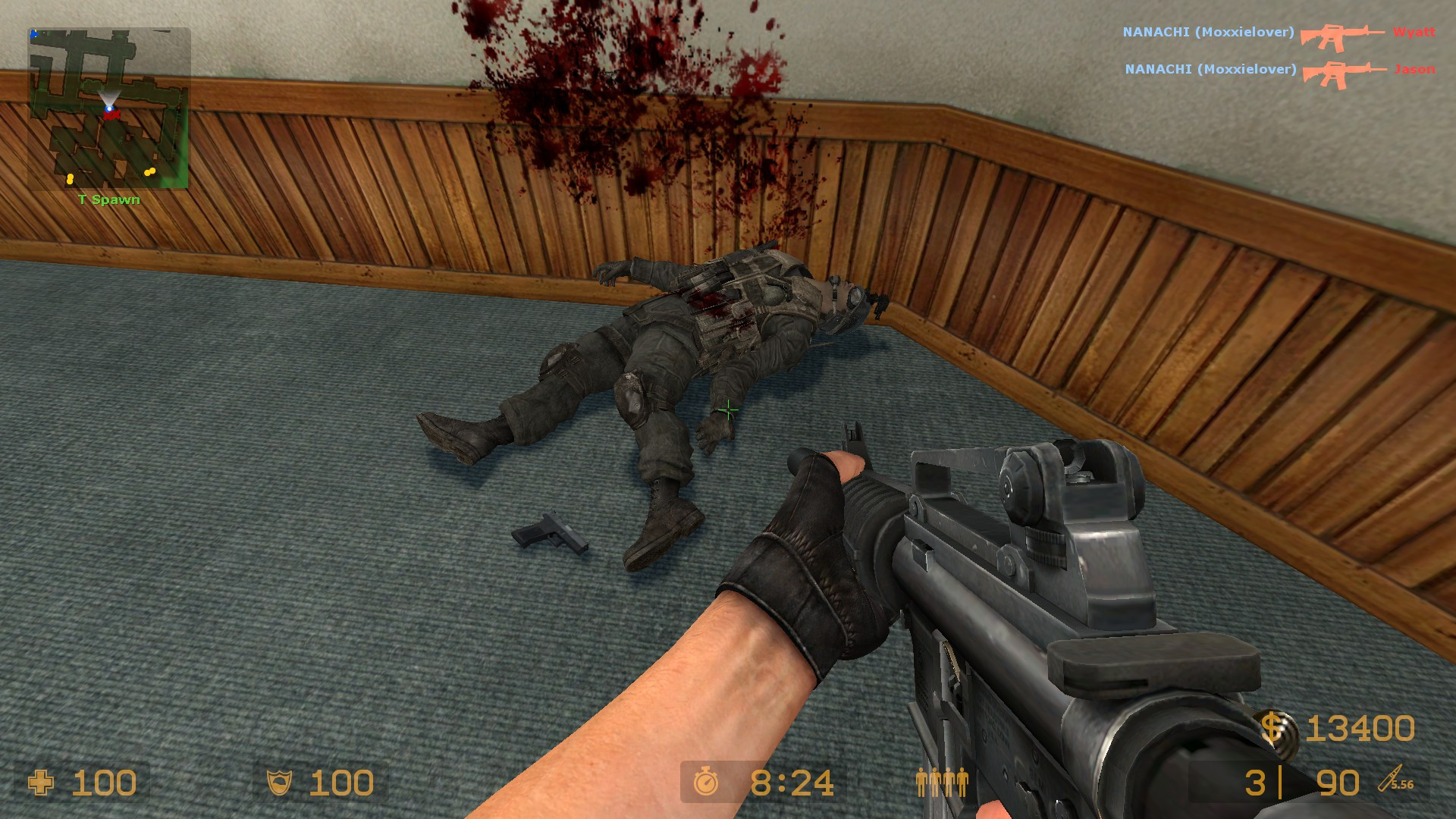Viewport: 1456px width, 819px height.
Task: Click NANACHI (Moxxielover) in the top killfeed entry
Action: [x=1210, y=33]
